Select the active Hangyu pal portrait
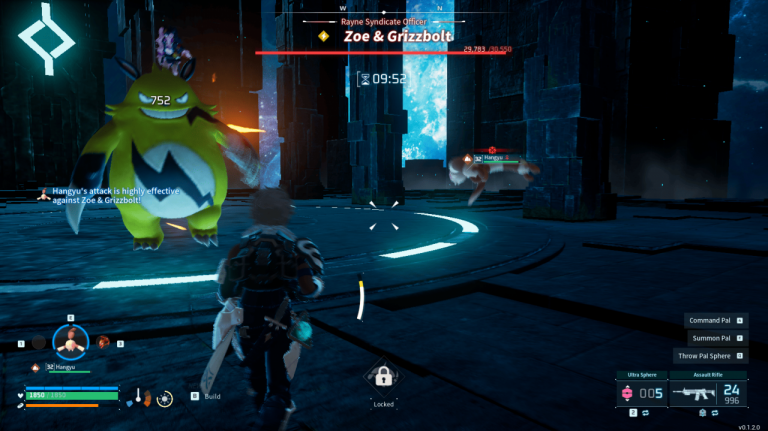Image resolution: width=768 pixels, height=431 pixels. 70,342
